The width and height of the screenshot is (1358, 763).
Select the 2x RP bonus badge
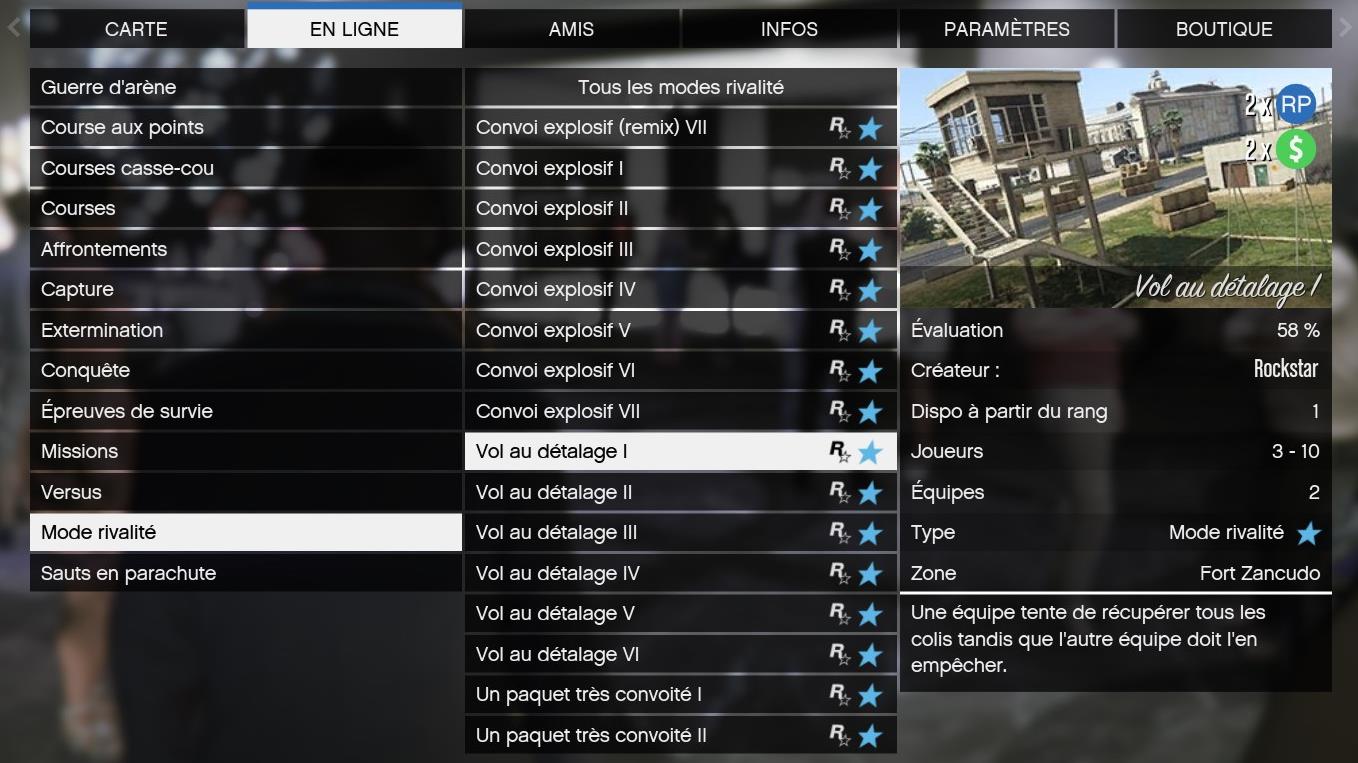click(x=1295, y=104)
